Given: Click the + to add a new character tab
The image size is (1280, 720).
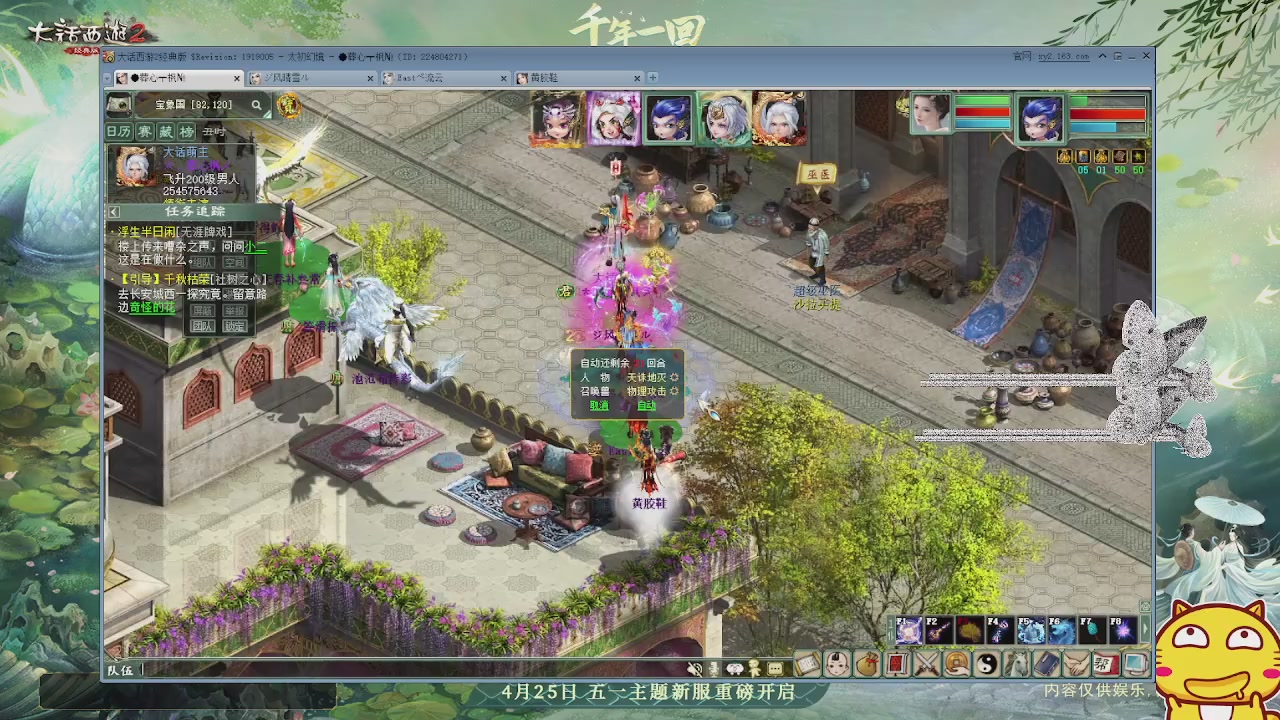Looking at the screenshot, I should pyautogui.click(x=652, y=77).
